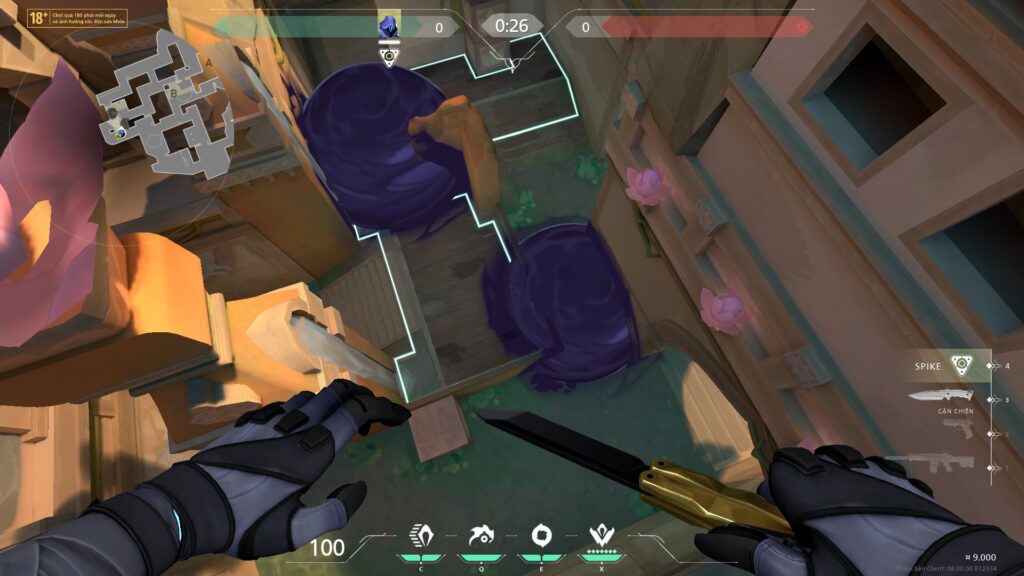Switch to the melee knife slot
The height and width of the screenshot is (576, 1024).
pyautogui.click(x=940, y=396)
